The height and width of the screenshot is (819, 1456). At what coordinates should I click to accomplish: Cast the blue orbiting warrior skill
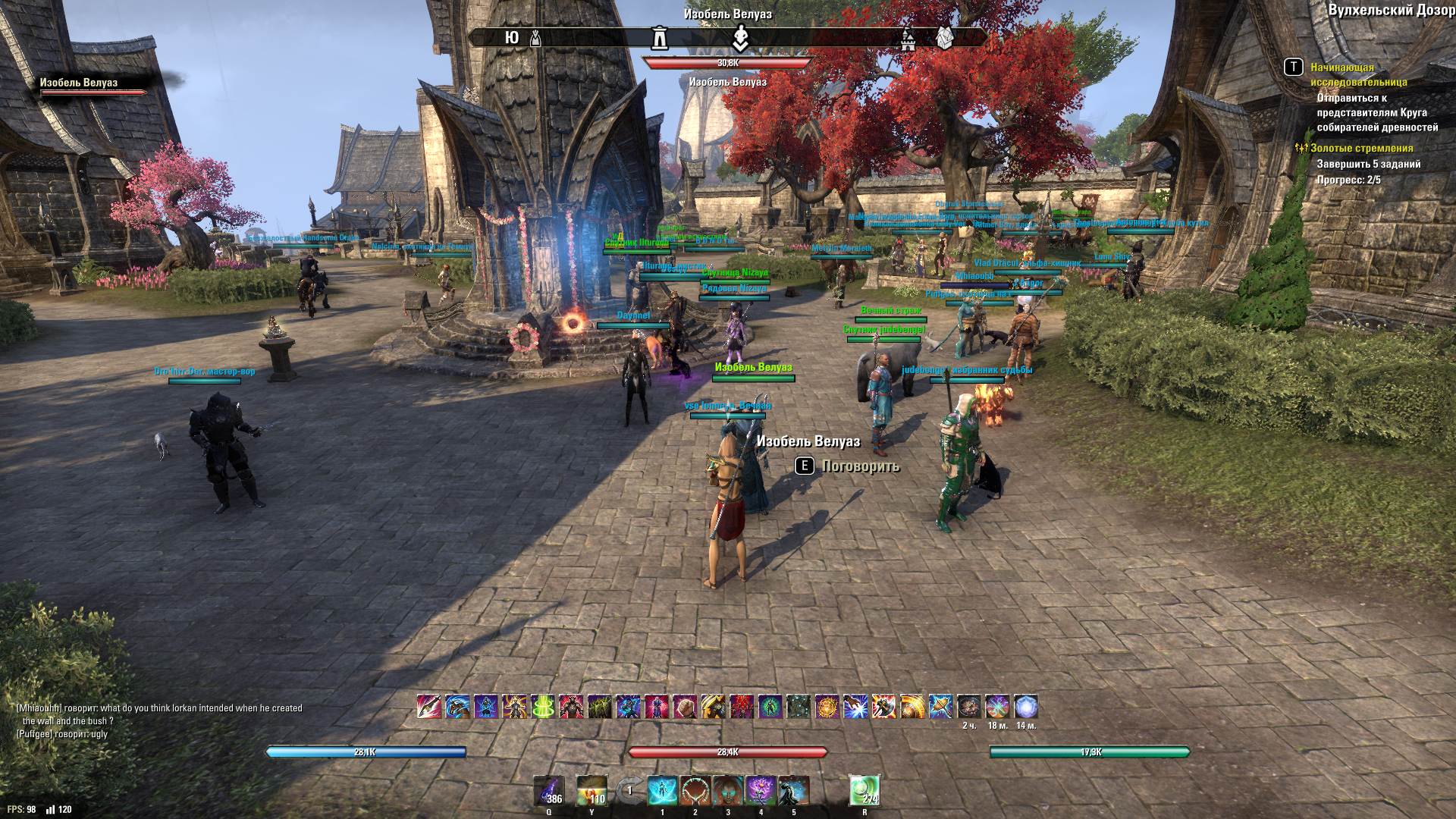pos(662,791)
